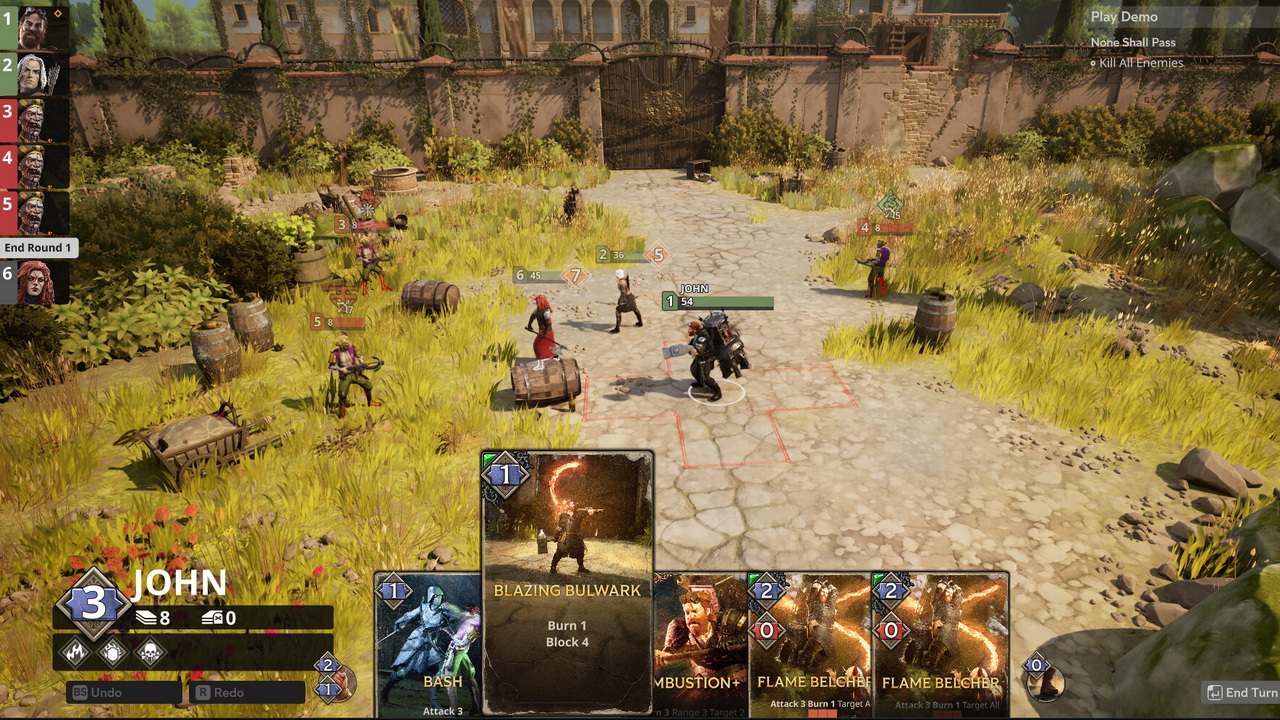Select the white-haired archer turn portrait
This screenshot has height=720, width=1280.
point(34,74)
